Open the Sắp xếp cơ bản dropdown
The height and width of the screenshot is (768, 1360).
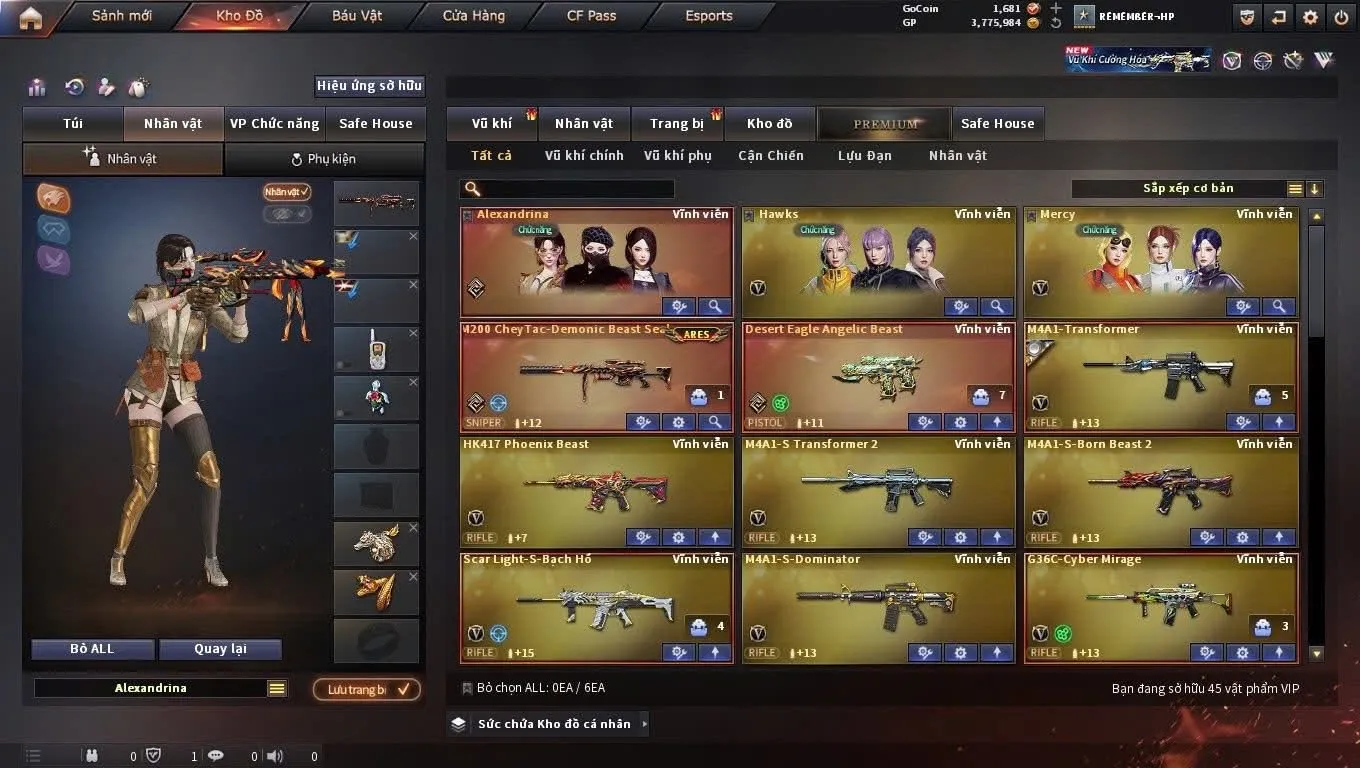pos(1188,189)
